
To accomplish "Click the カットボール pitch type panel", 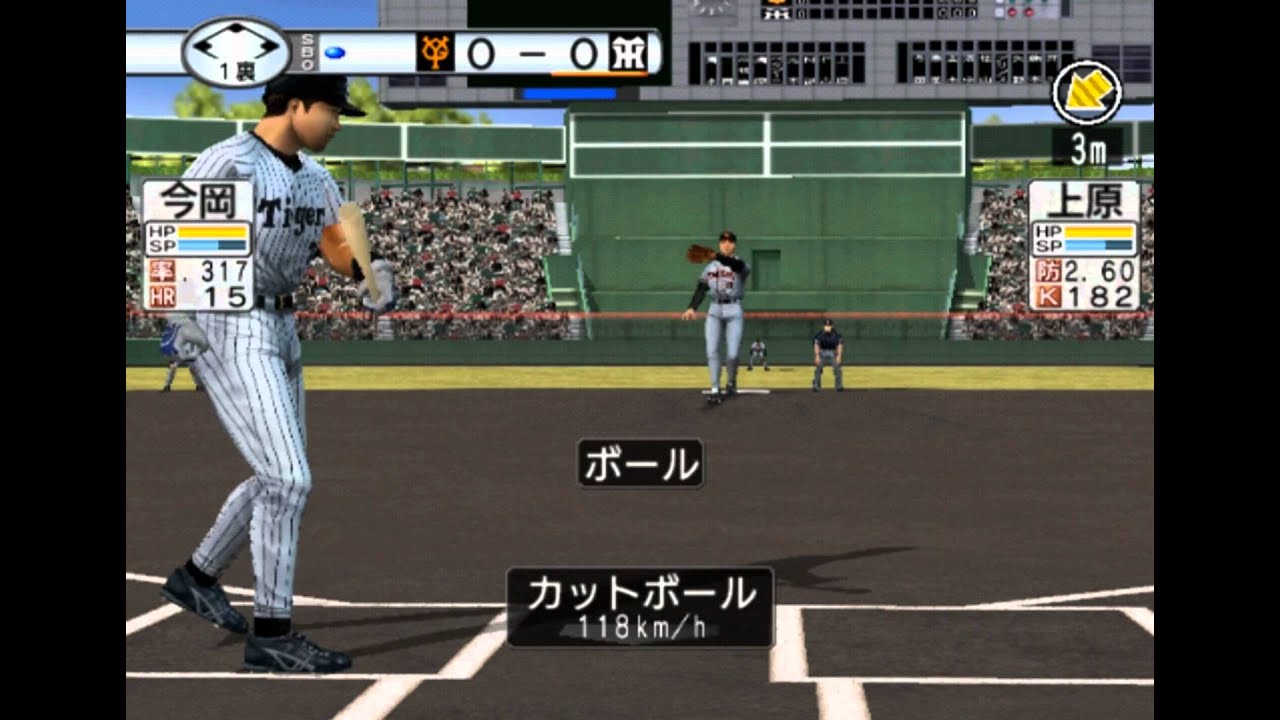I will pos(640,606).
